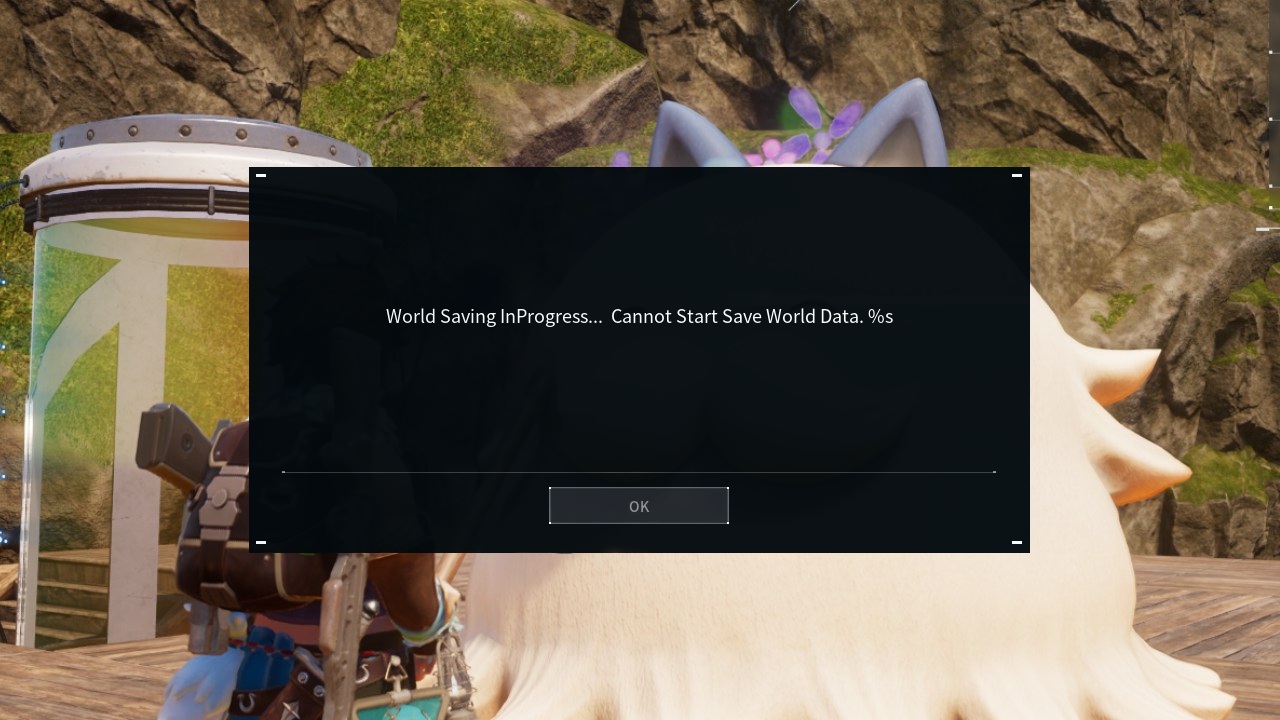Viewport: 1280px width, 720px height.
Task: Click the OK button's highlighted label
Action: [639, 506]
